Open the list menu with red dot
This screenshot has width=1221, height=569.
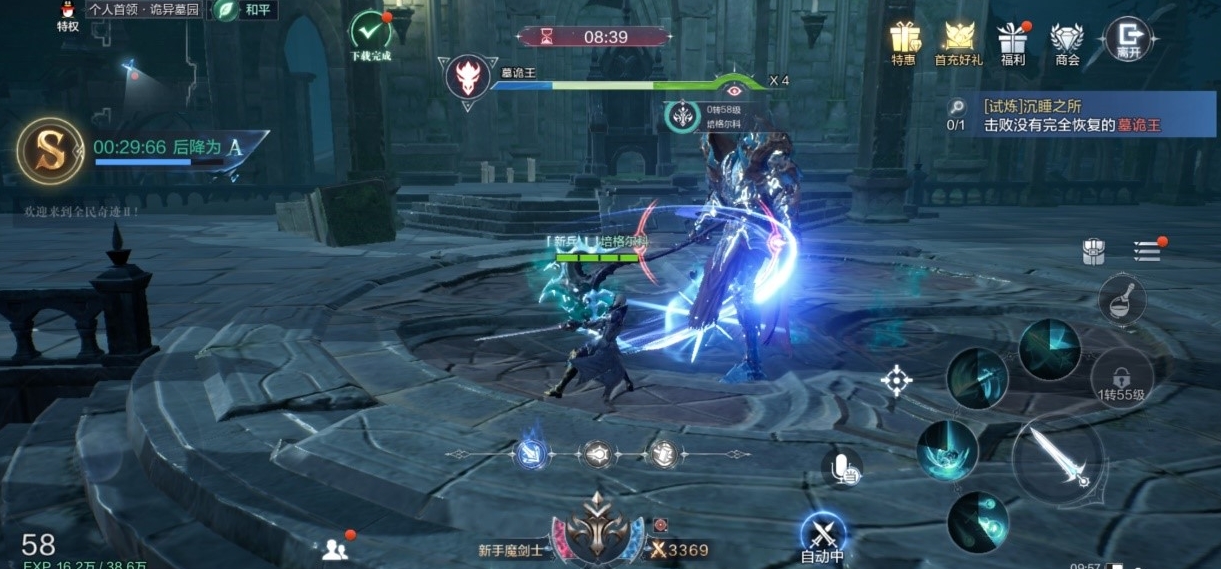click(x=1147, y=250)
